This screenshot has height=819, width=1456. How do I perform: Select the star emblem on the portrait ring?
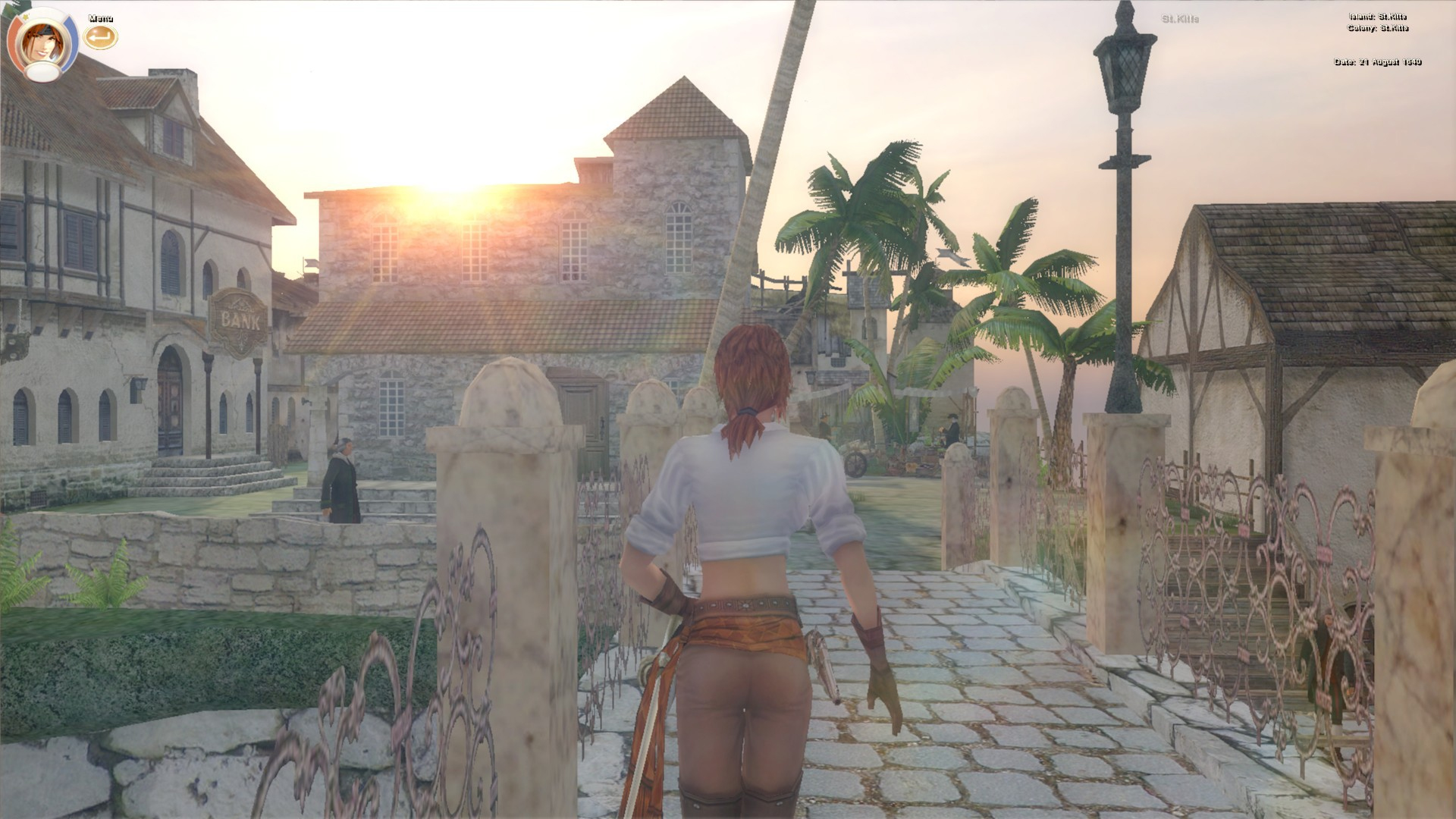click(x=25, y=17)
